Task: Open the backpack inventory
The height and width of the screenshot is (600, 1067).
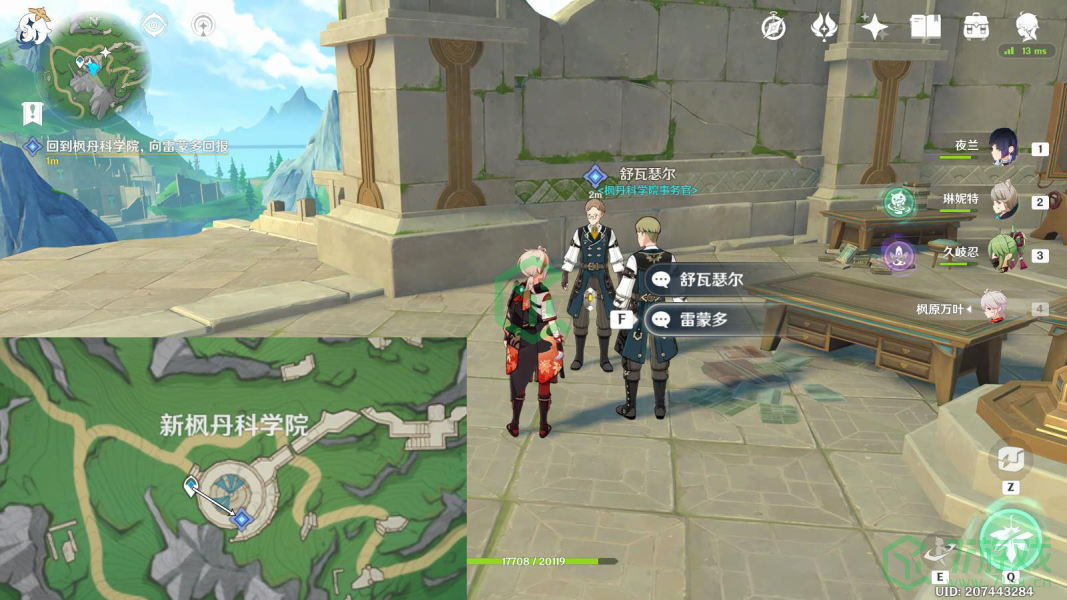Action: click(976, 27)
